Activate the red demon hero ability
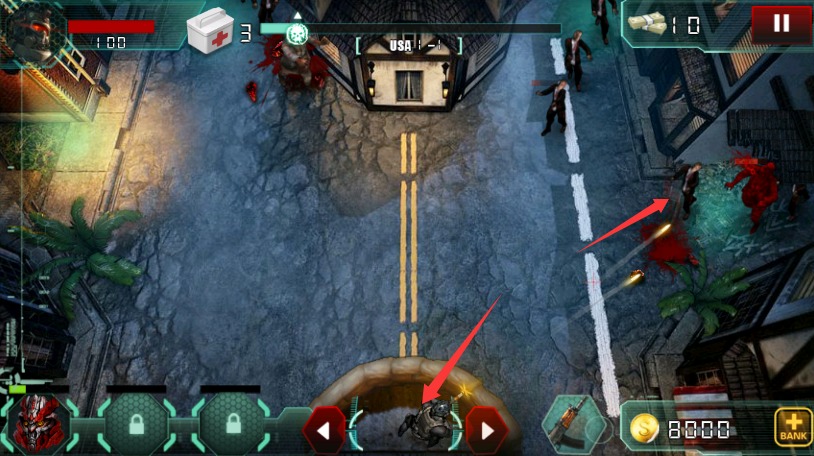 coord(40,422)
